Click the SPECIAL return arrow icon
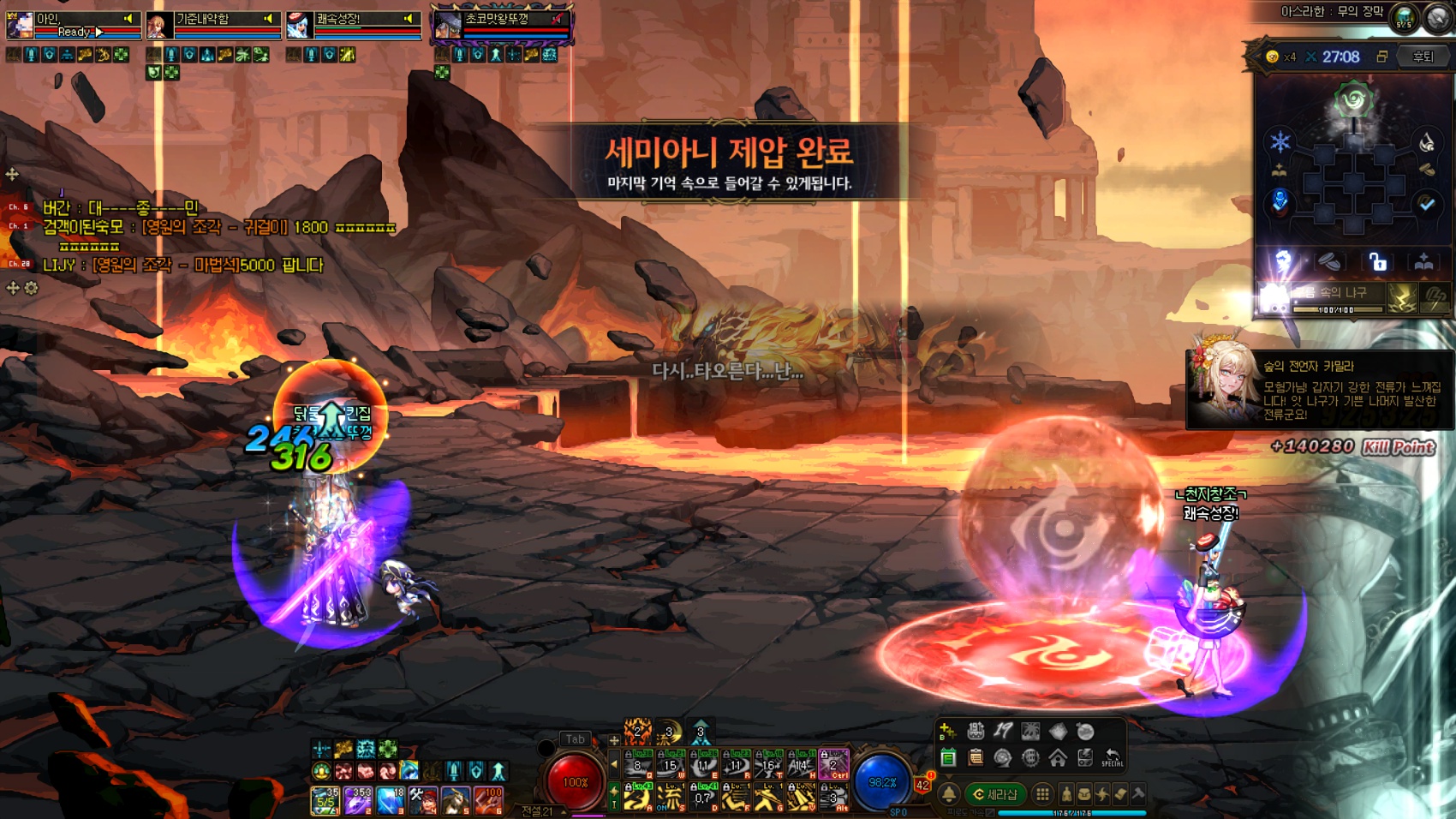The image size is (1456, 819). point(1112,757)
